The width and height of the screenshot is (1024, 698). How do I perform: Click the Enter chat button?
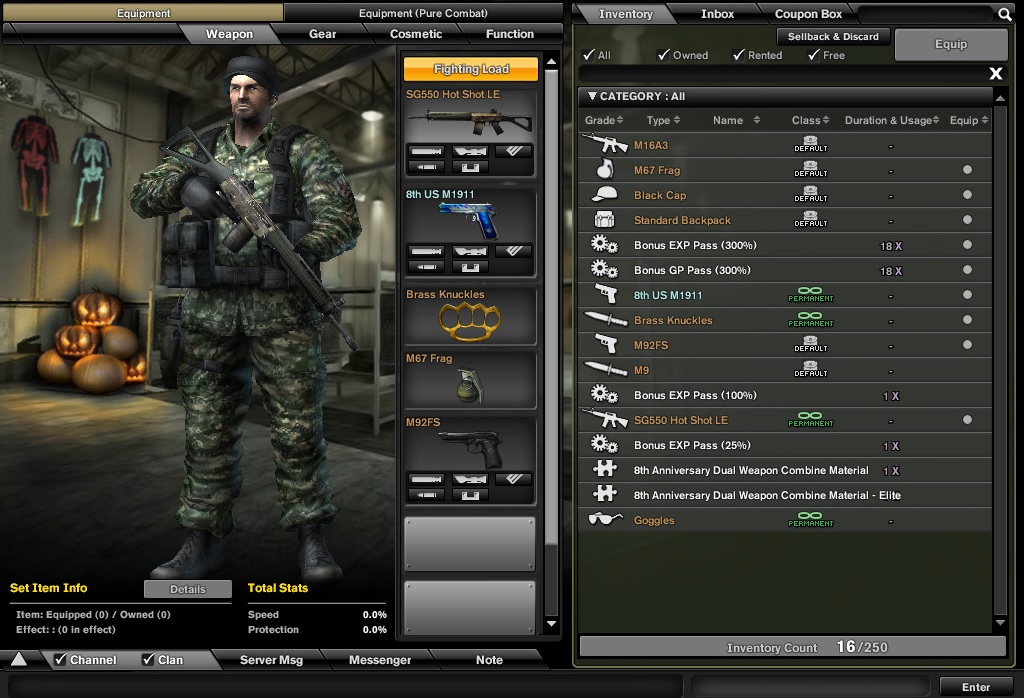[x=975, y=687]
